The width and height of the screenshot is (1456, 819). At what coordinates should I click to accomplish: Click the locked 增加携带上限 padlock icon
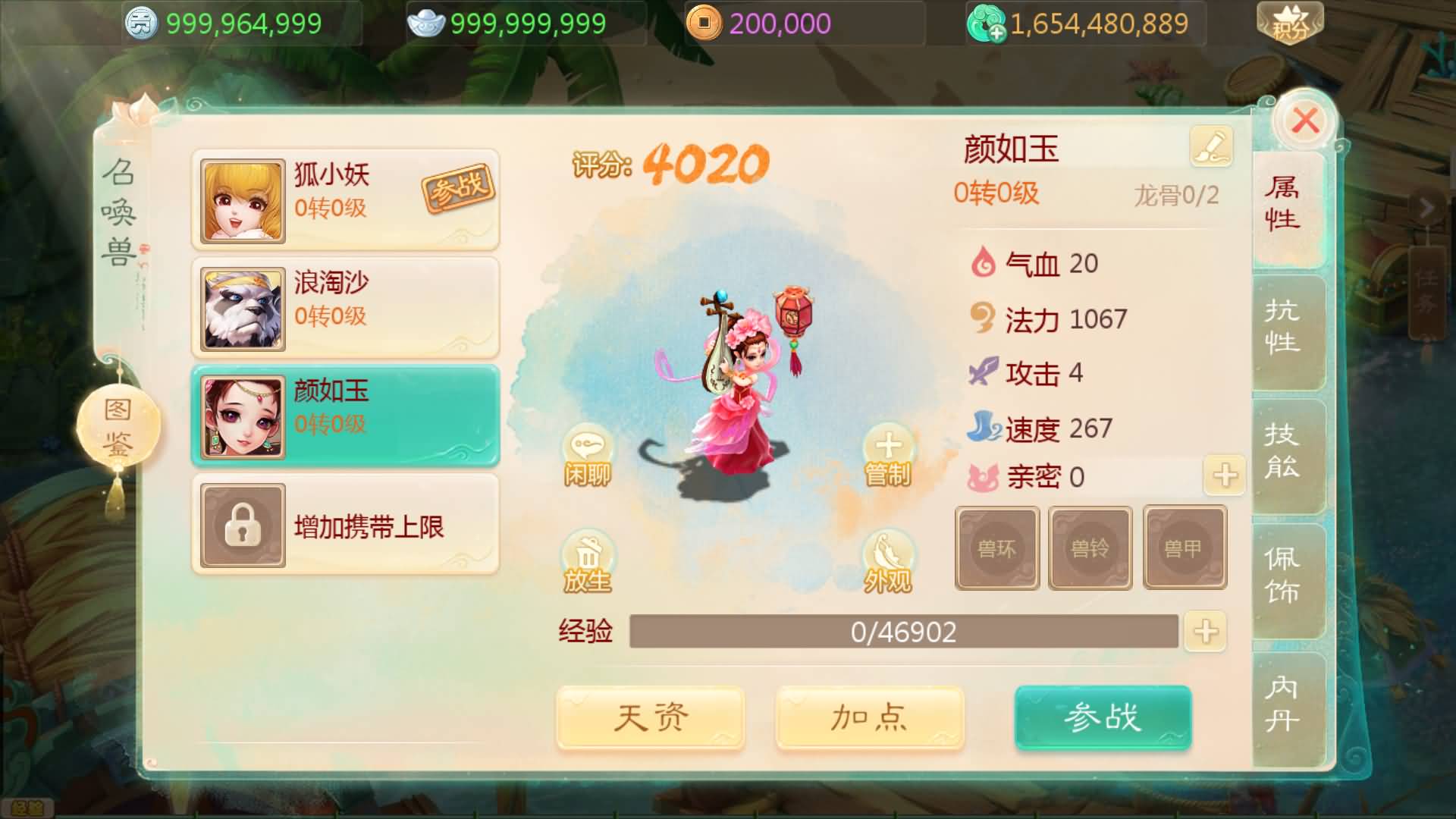242,526
